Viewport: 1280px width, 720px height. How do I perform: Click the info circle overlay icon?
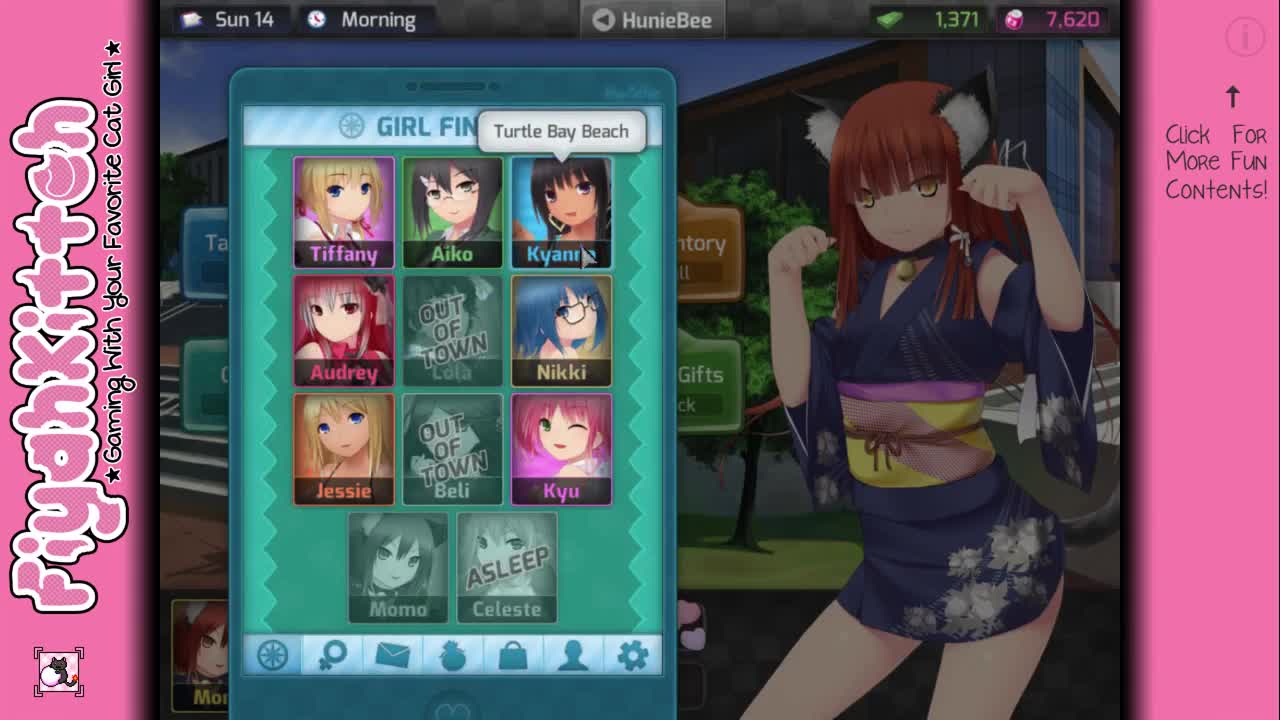1245,38
